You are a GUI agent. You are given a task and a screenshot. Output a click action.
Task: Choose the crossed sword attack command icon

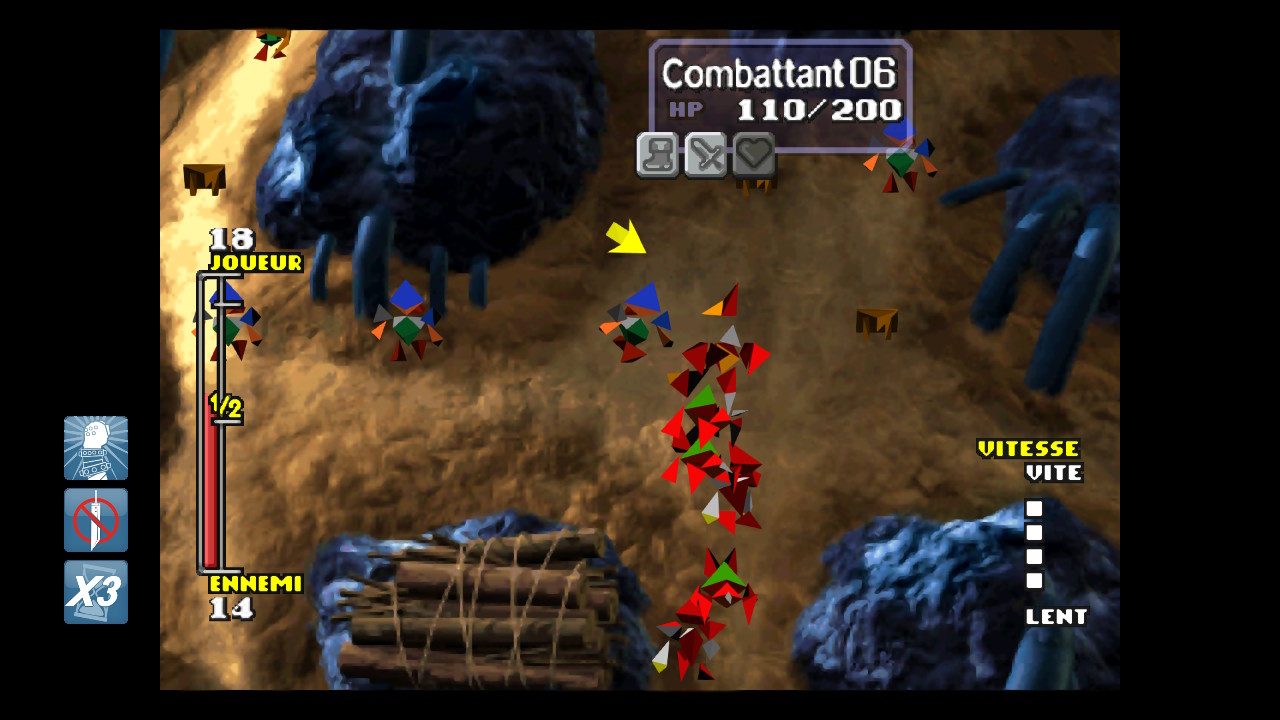click(706, 155)
